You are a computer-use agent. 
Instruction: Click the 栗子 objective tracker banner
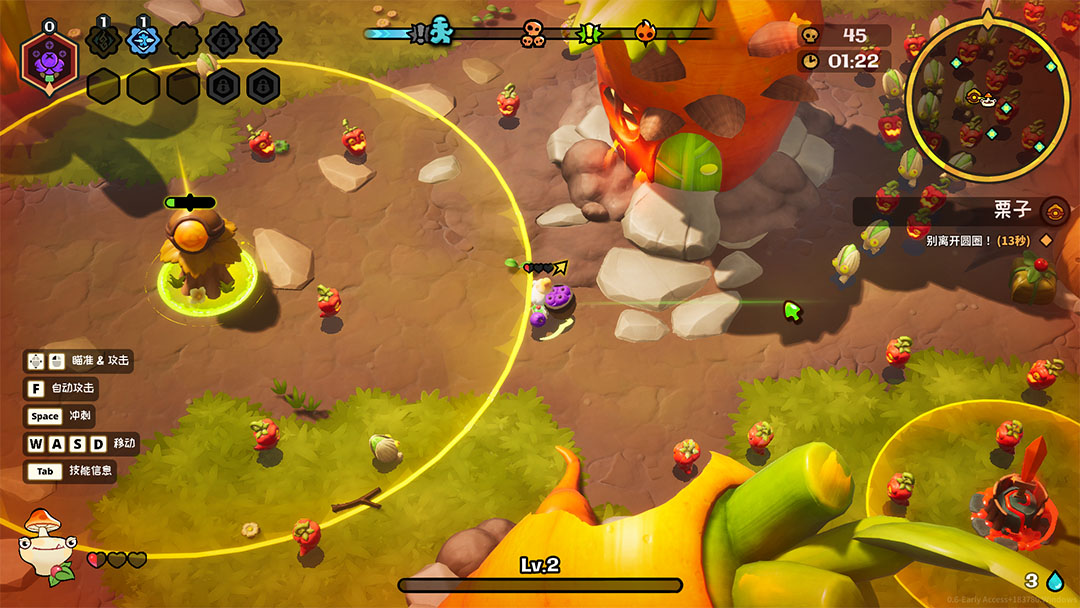point(950,211)
